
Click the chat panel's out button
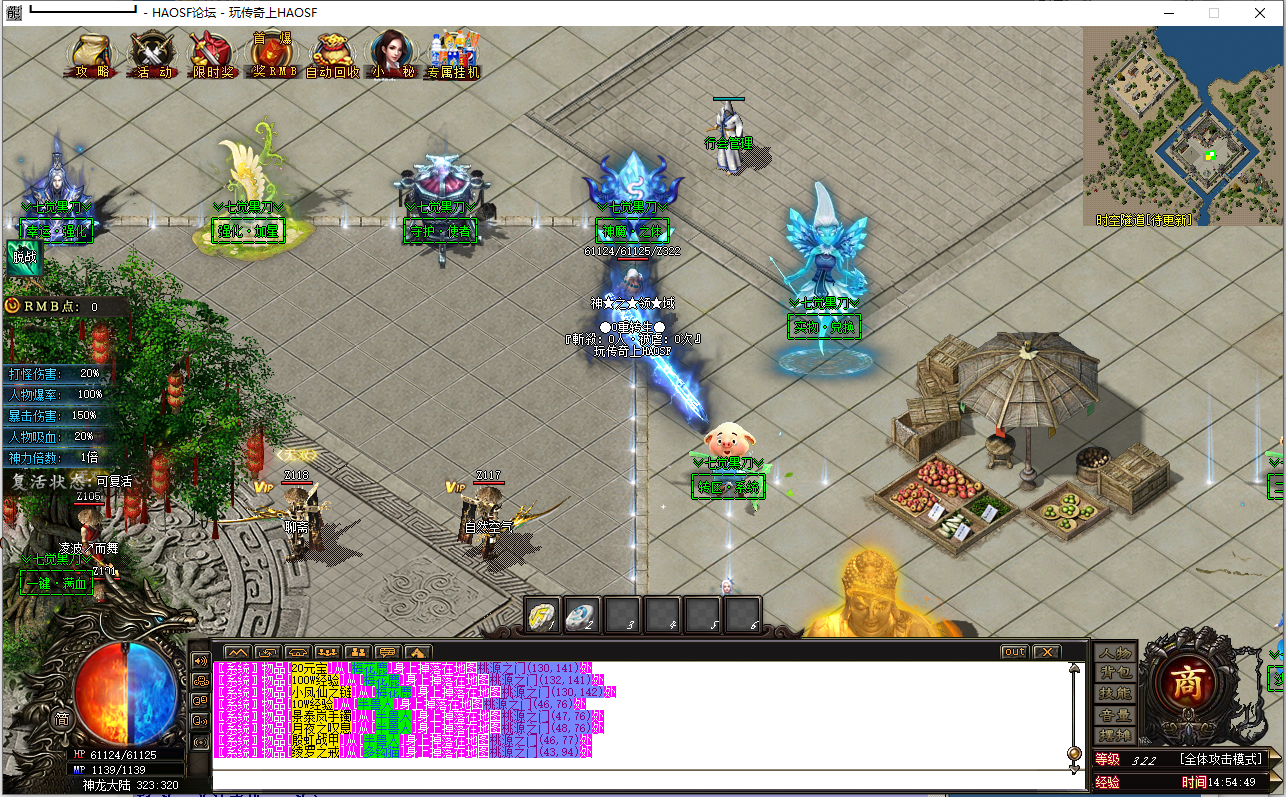1014,652
